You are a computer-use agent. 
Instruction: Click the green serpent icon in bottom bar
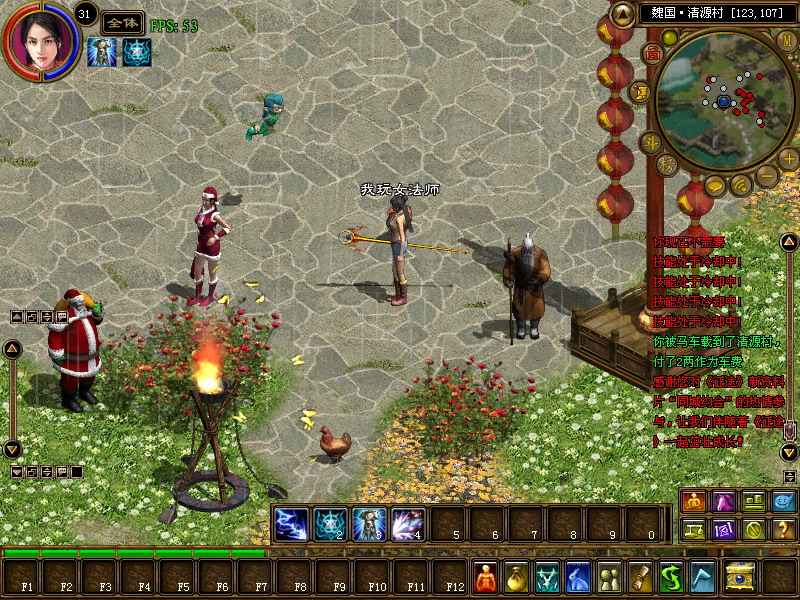671,577
